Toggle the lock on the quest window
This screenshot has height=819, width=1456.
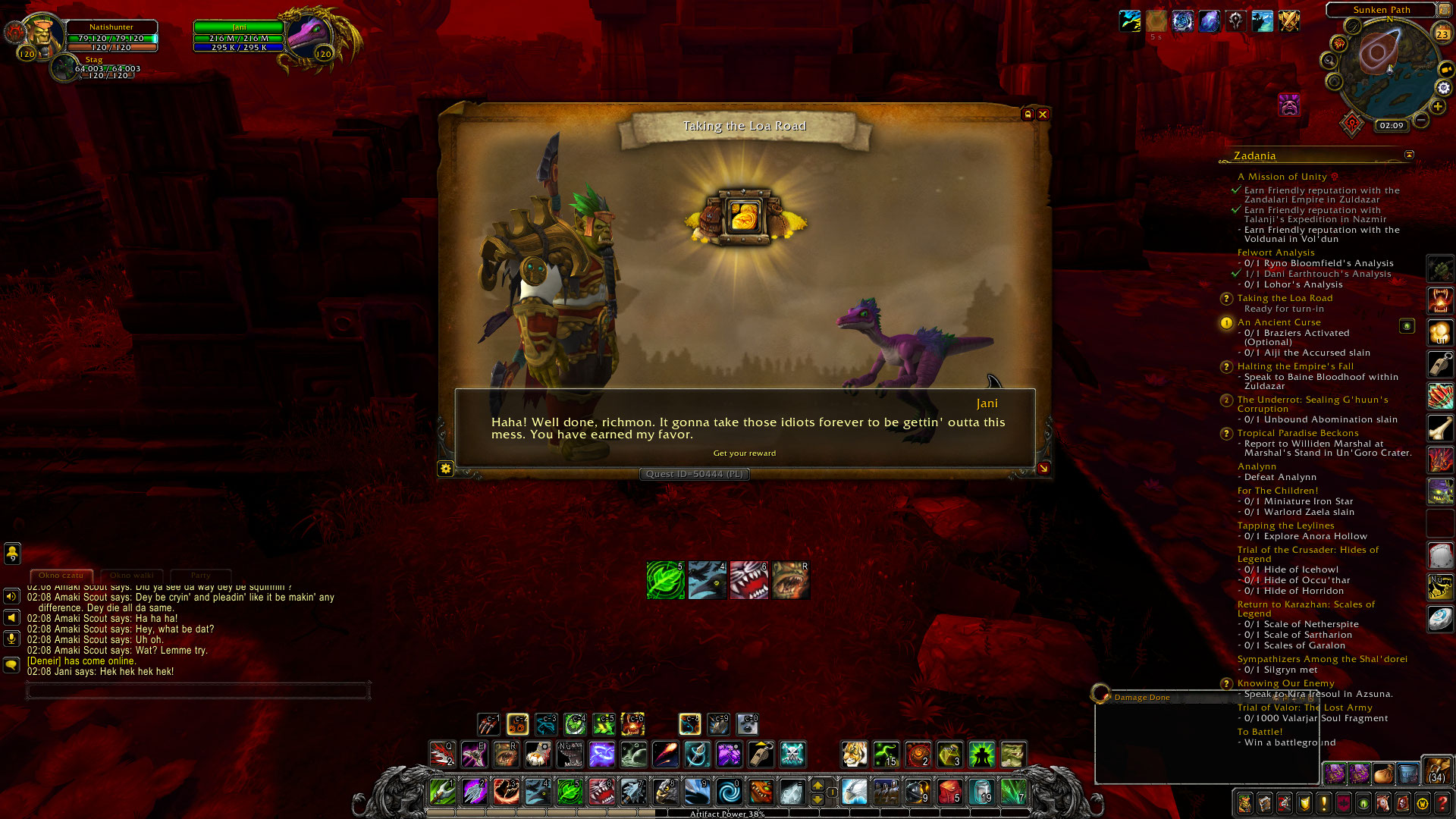[1028, 114]
